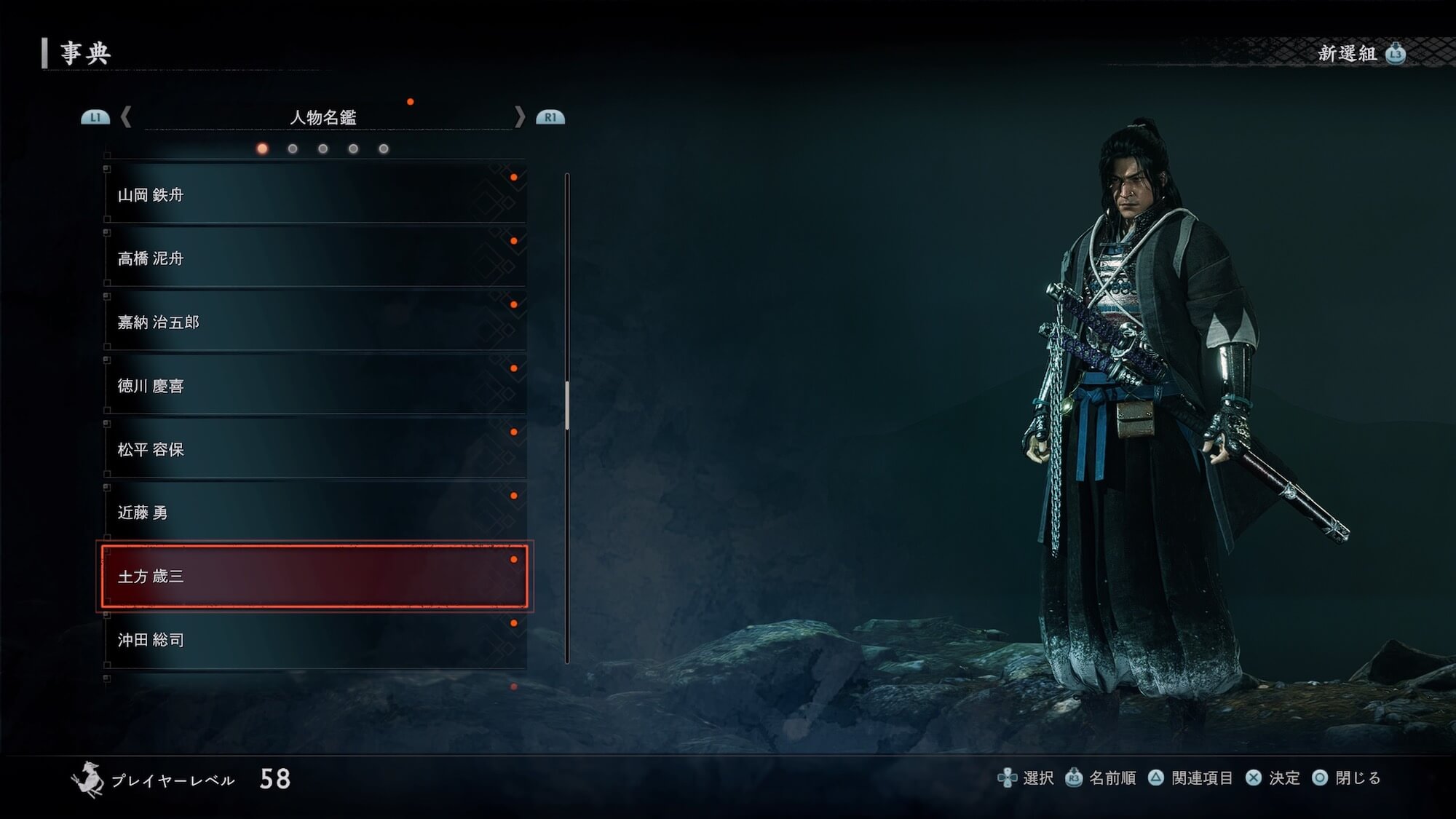
Task: Sort the list by 名前順
Action: (1101, 778)
